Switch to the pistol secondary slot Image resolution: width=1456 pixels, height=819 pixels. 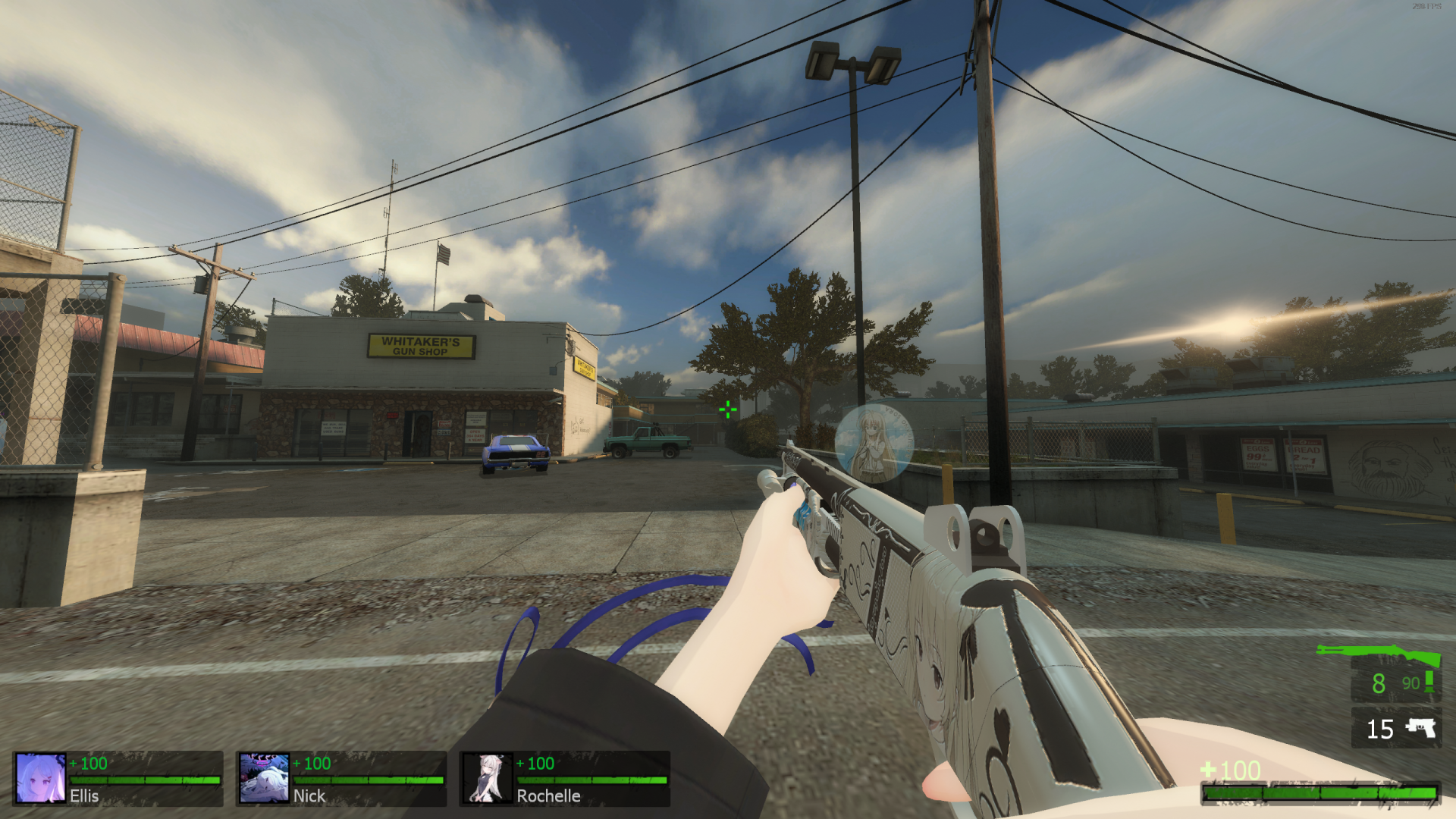point(1396,728)
